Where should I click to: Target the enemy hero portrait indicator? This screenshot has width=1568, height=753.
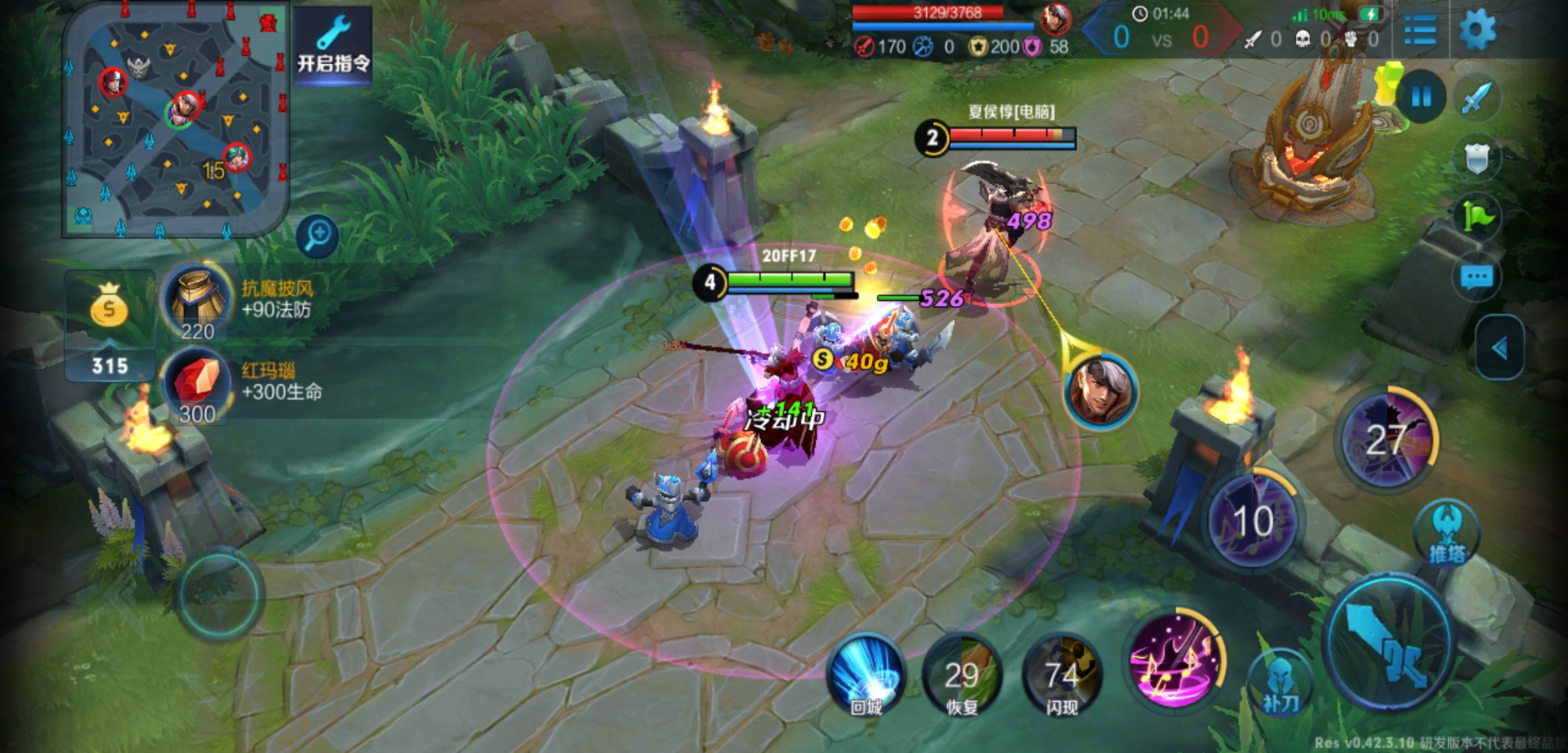tap(1100, 392)
